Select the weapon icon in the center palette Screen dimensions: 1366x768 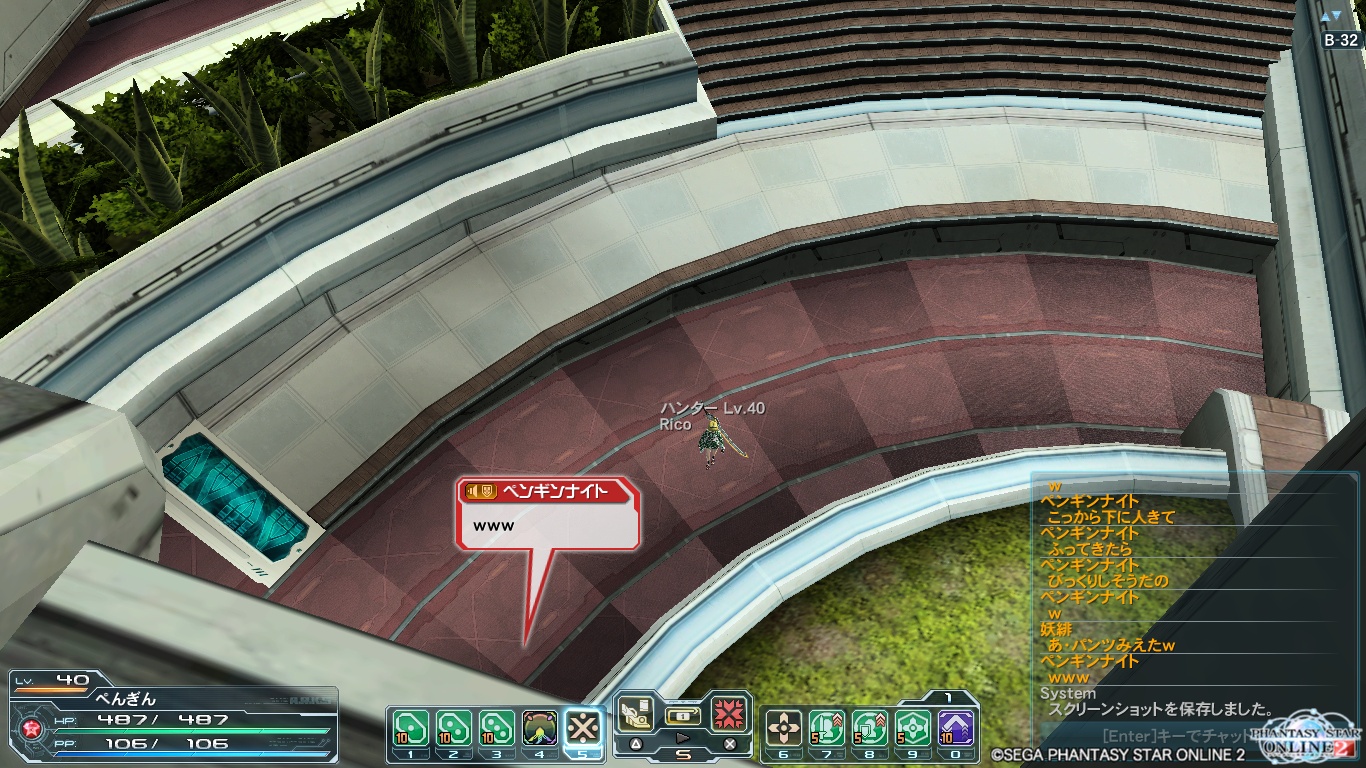(638, 712)
